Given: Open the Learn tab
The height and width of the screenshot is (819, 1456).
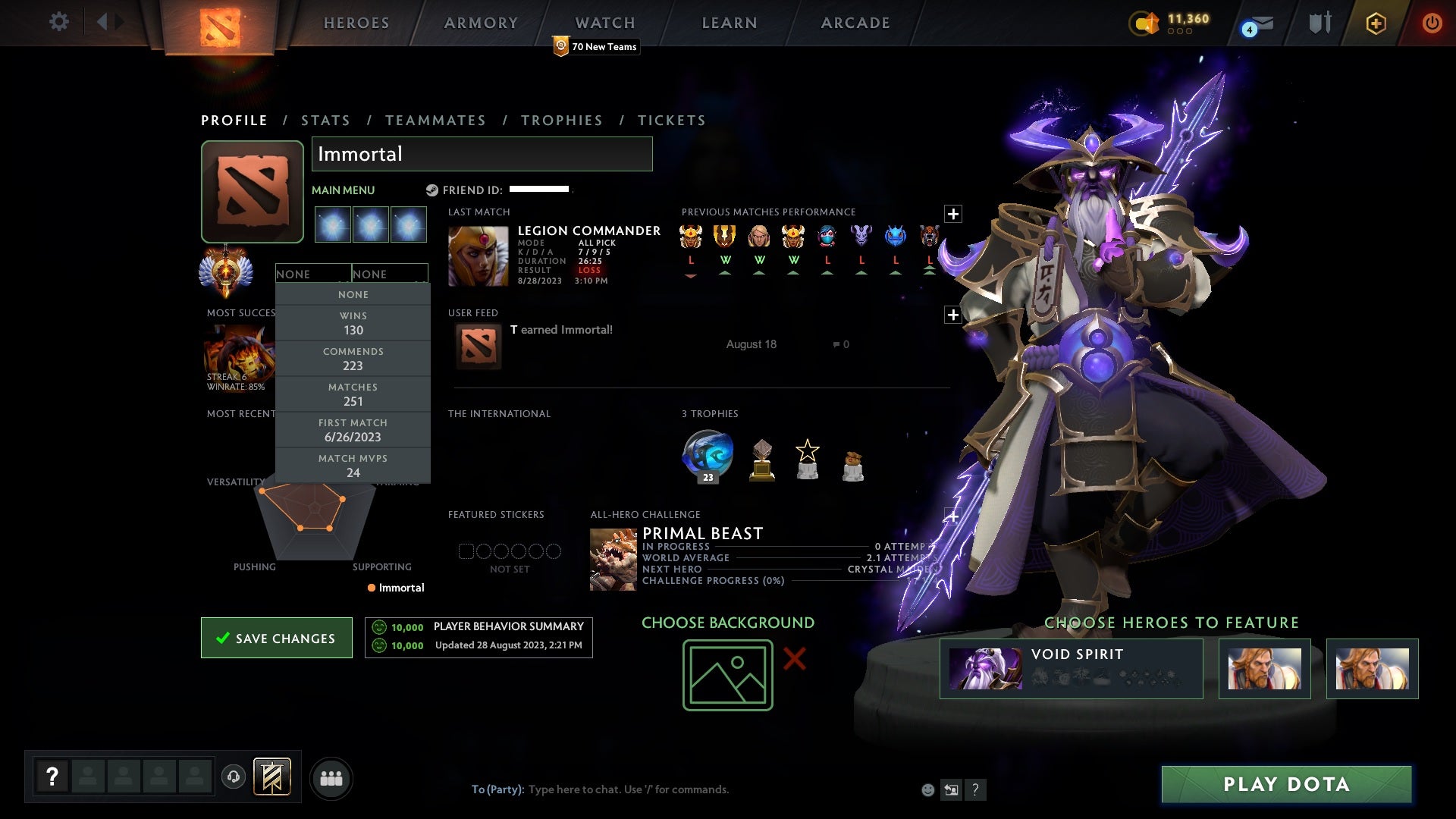Looking at the screenshot, I should [x=730, y=23].
